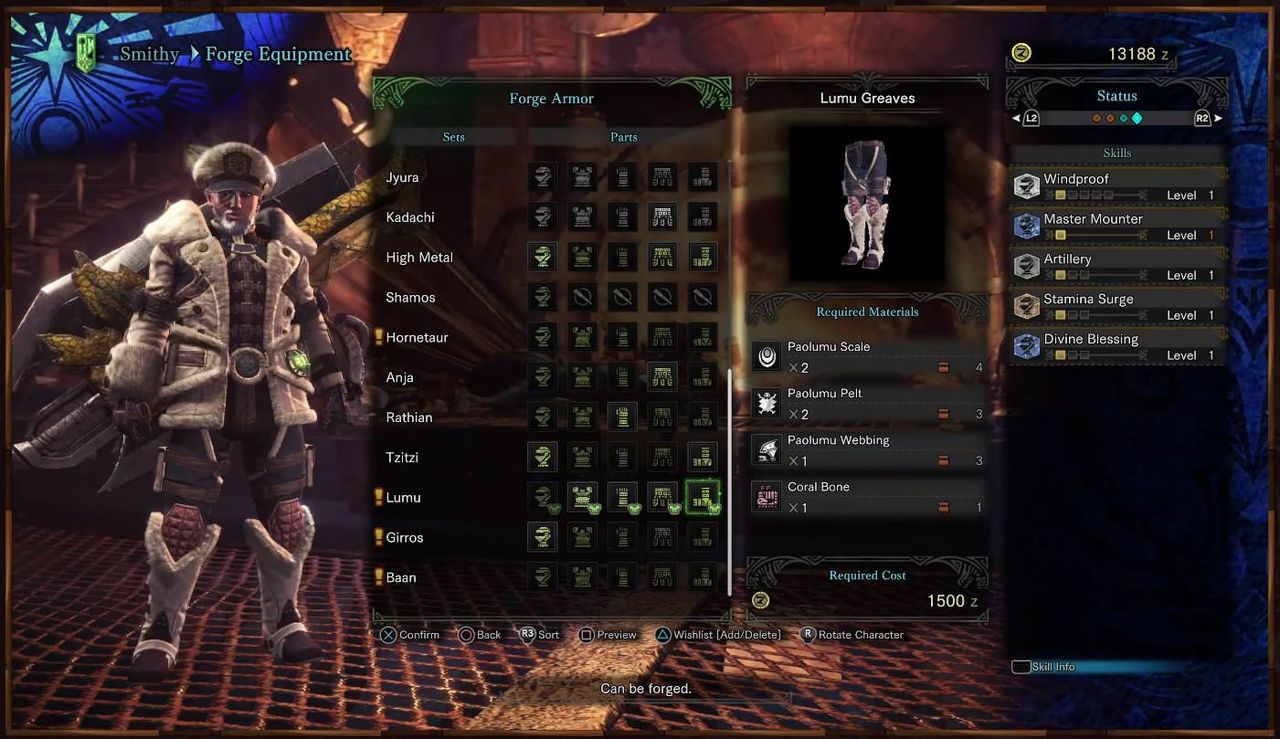Select the High Metal armor set
This screenshot has width=1280, height=739.
pyautogui.click(x=419, y=258)
